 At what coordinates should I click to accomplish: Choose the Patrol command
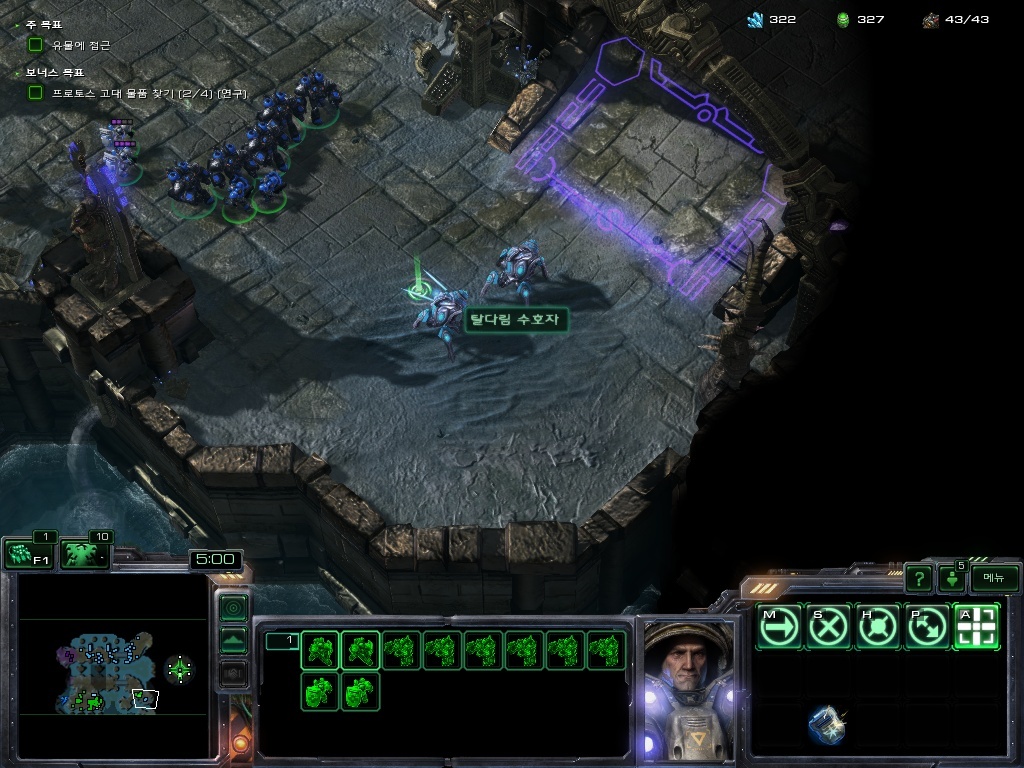click(x=926, y=627)
